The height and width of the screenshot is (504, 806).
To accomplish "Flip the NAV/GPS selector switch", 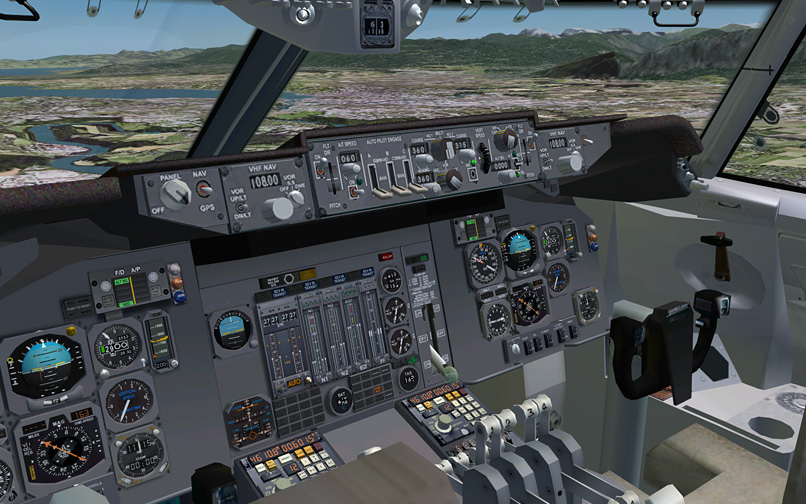I will tap(202, 187).
